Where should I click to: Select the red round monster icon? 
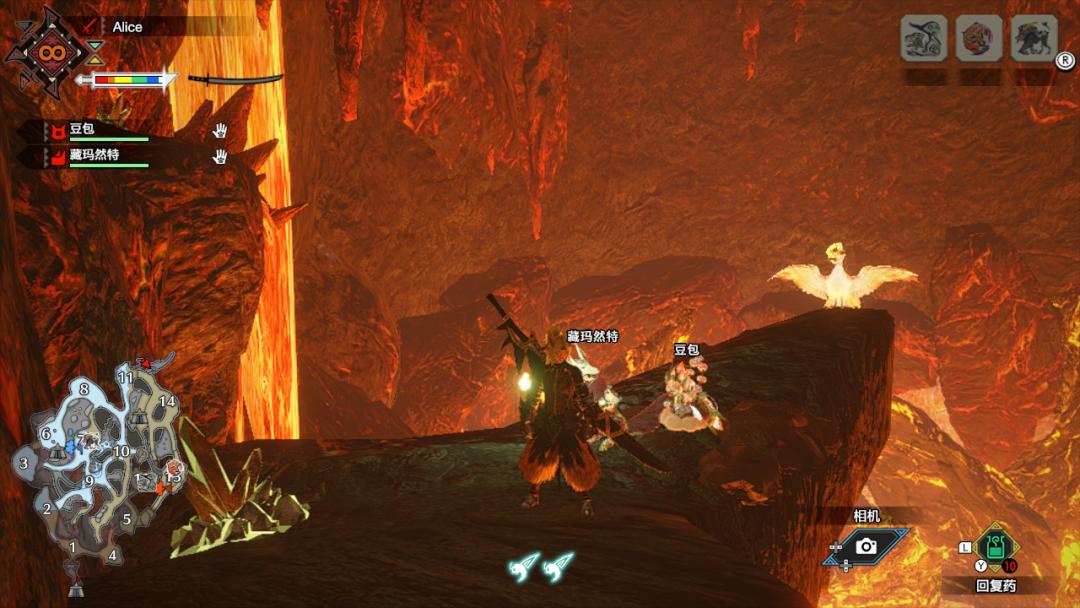pos(978,40)
